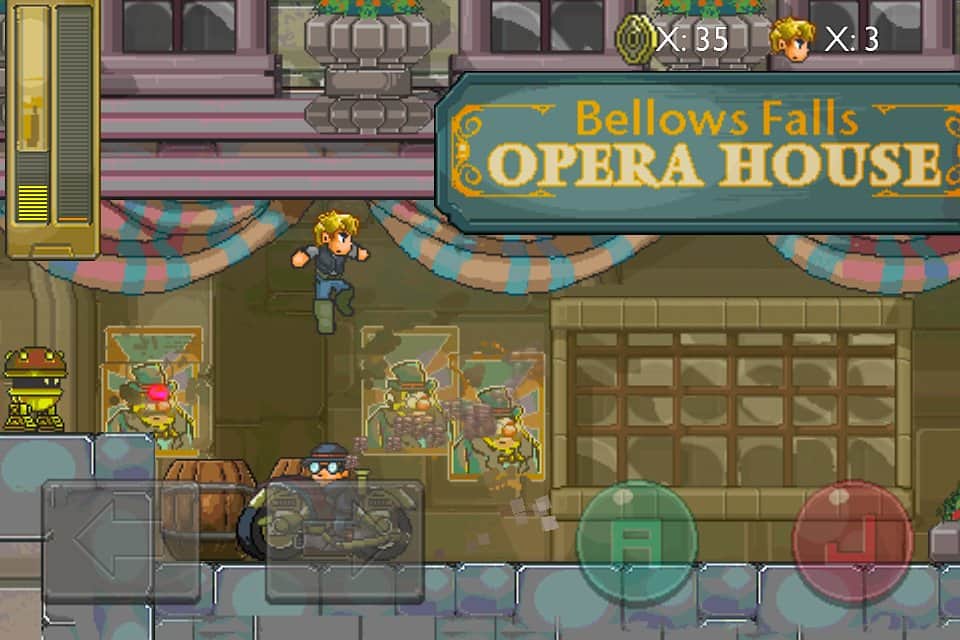Hit the green A action button
Screen dimensions: 960x640
[636, 541]
